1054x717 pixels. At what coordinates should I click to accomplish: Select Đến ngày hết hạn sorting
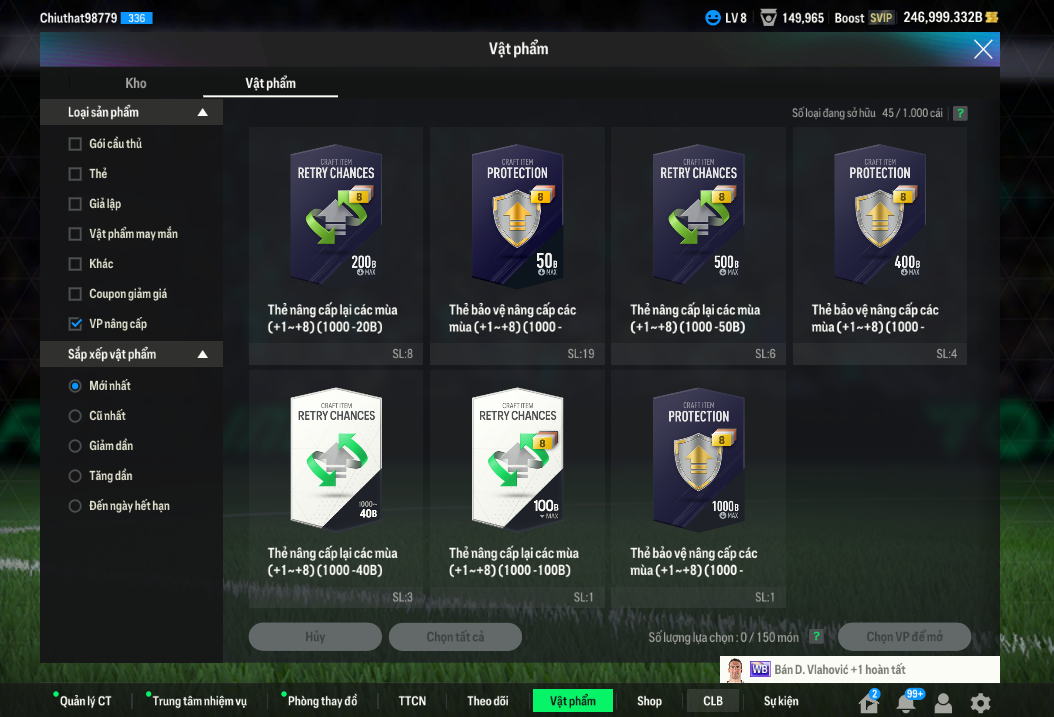point(75,506)
